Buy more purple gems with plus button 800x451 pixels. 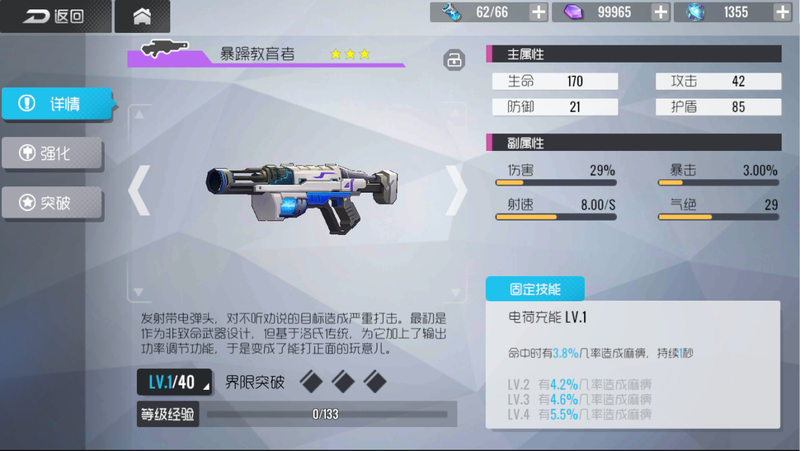pos(660,12)
